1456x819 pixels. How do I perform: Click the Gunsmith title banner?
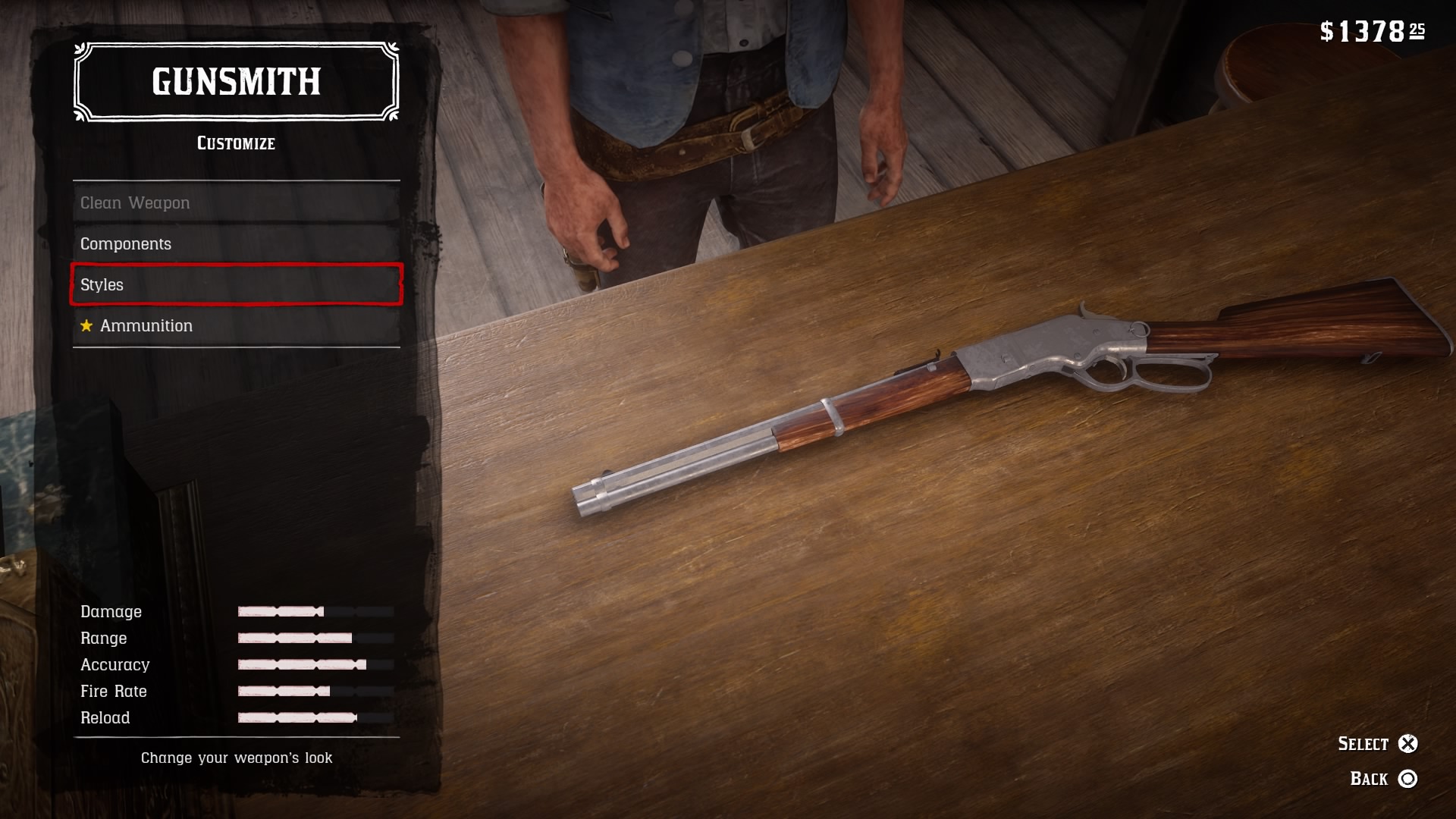coord(235,83)
